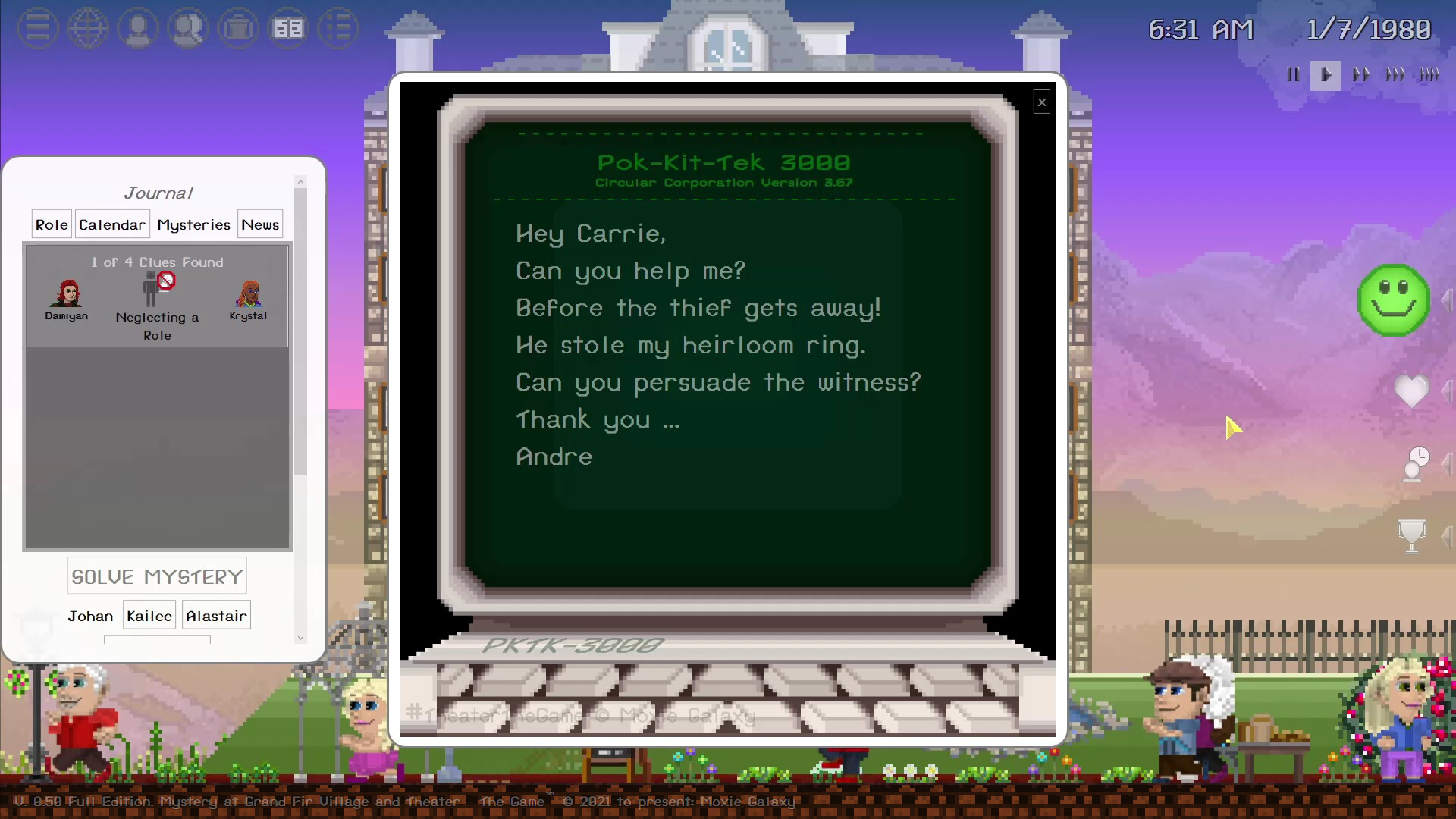
Task: Open the hamburger menu icon
Action: click(x=36, y=29)
